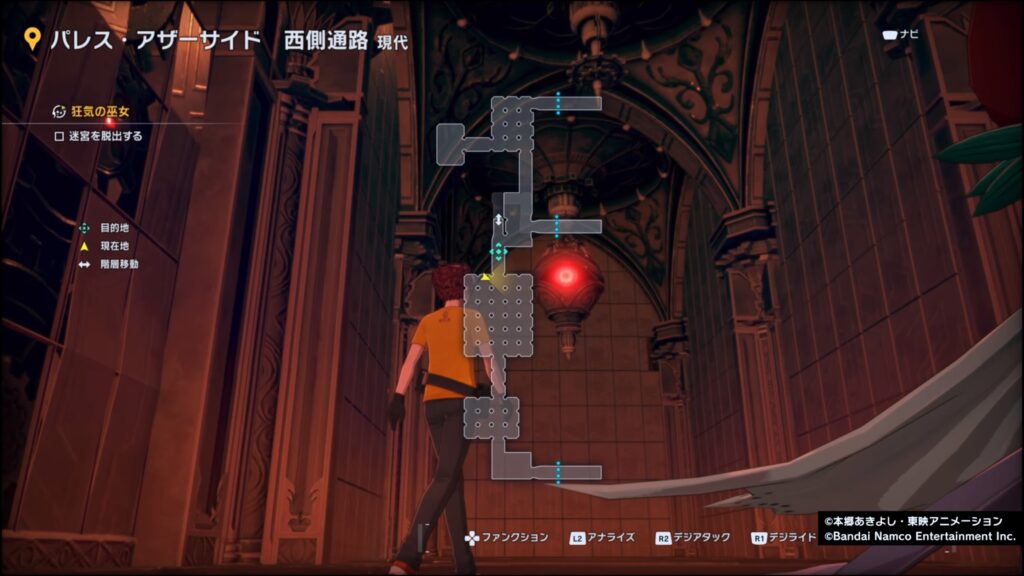Click the white floor-transfer marker on the map
Viewport: 1024px width, 576px height.
[498, 220]
